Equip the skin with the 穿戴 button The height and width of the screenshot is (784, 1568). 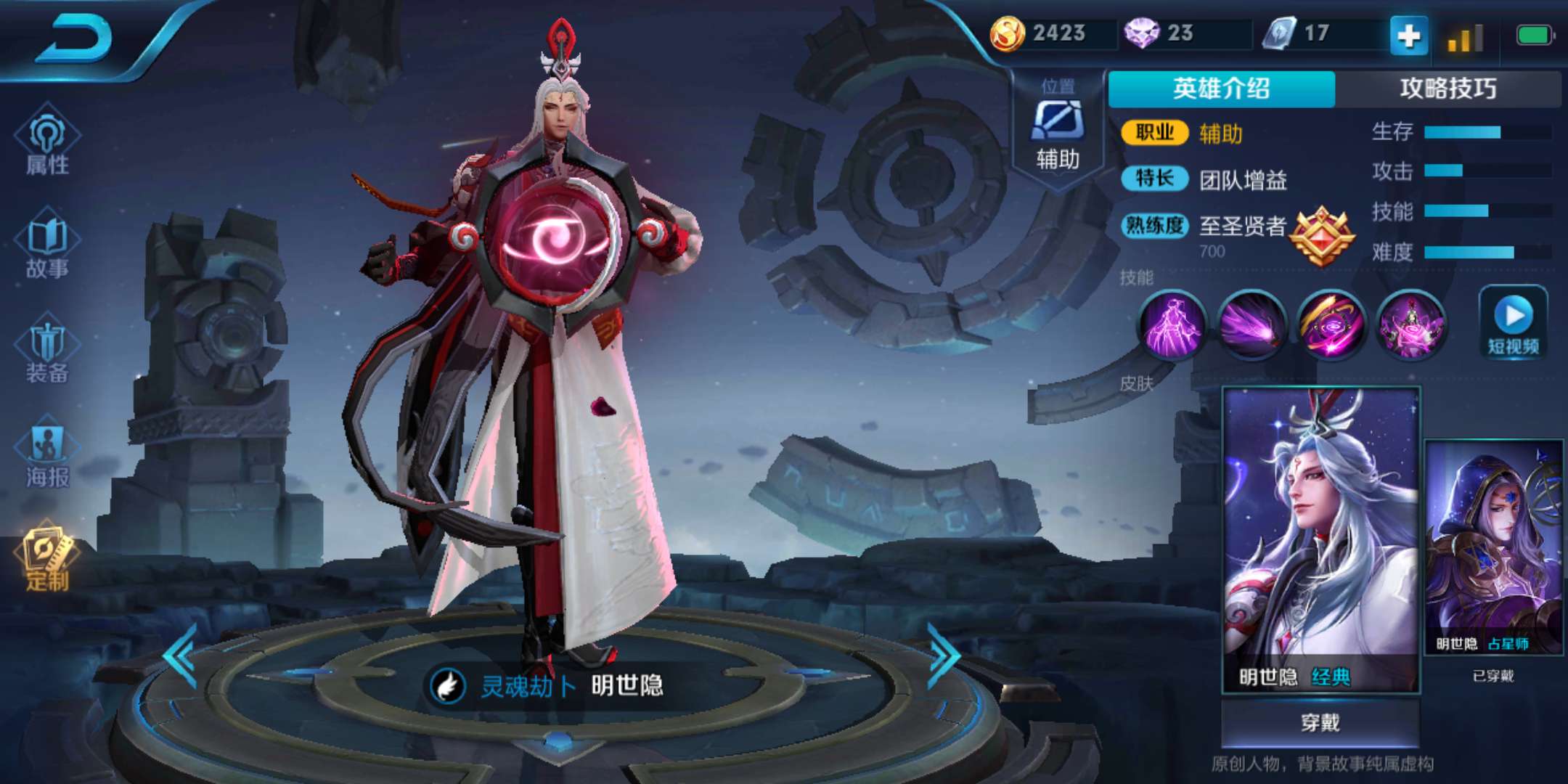(x=1320, y=722)
